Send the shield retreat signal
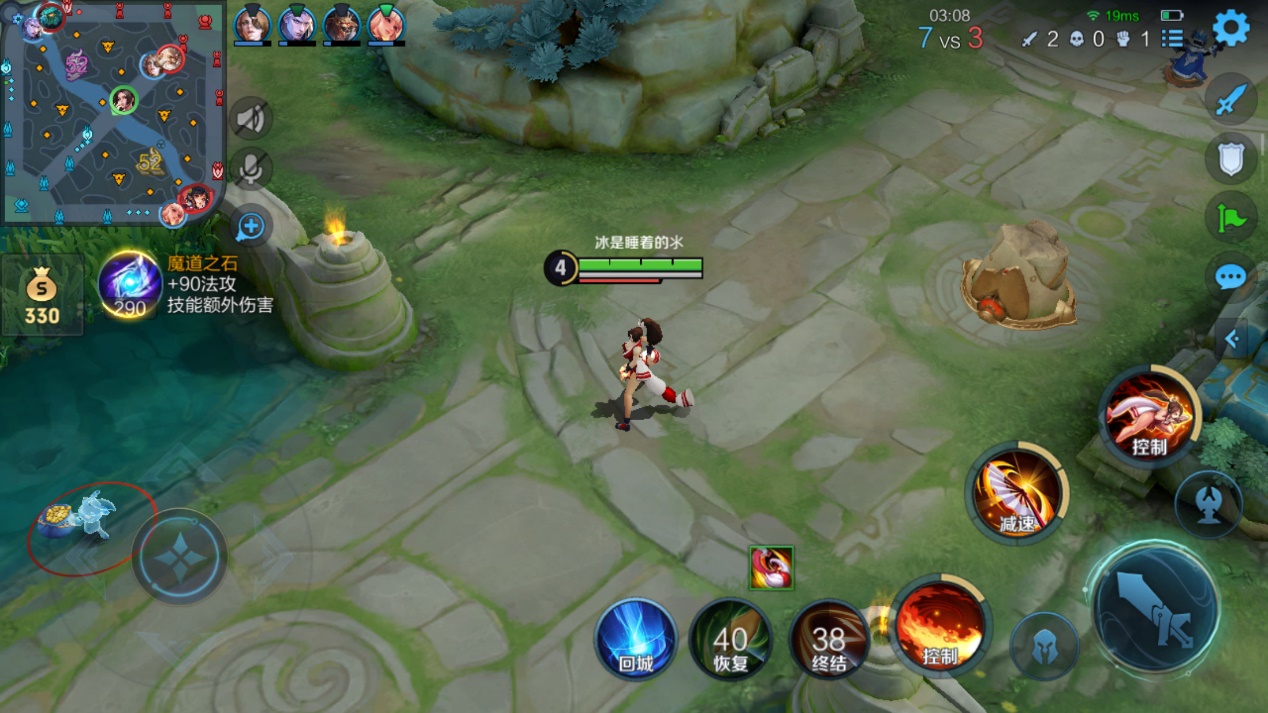This screenshot has height=713, width=1268. pos(1231,158)
